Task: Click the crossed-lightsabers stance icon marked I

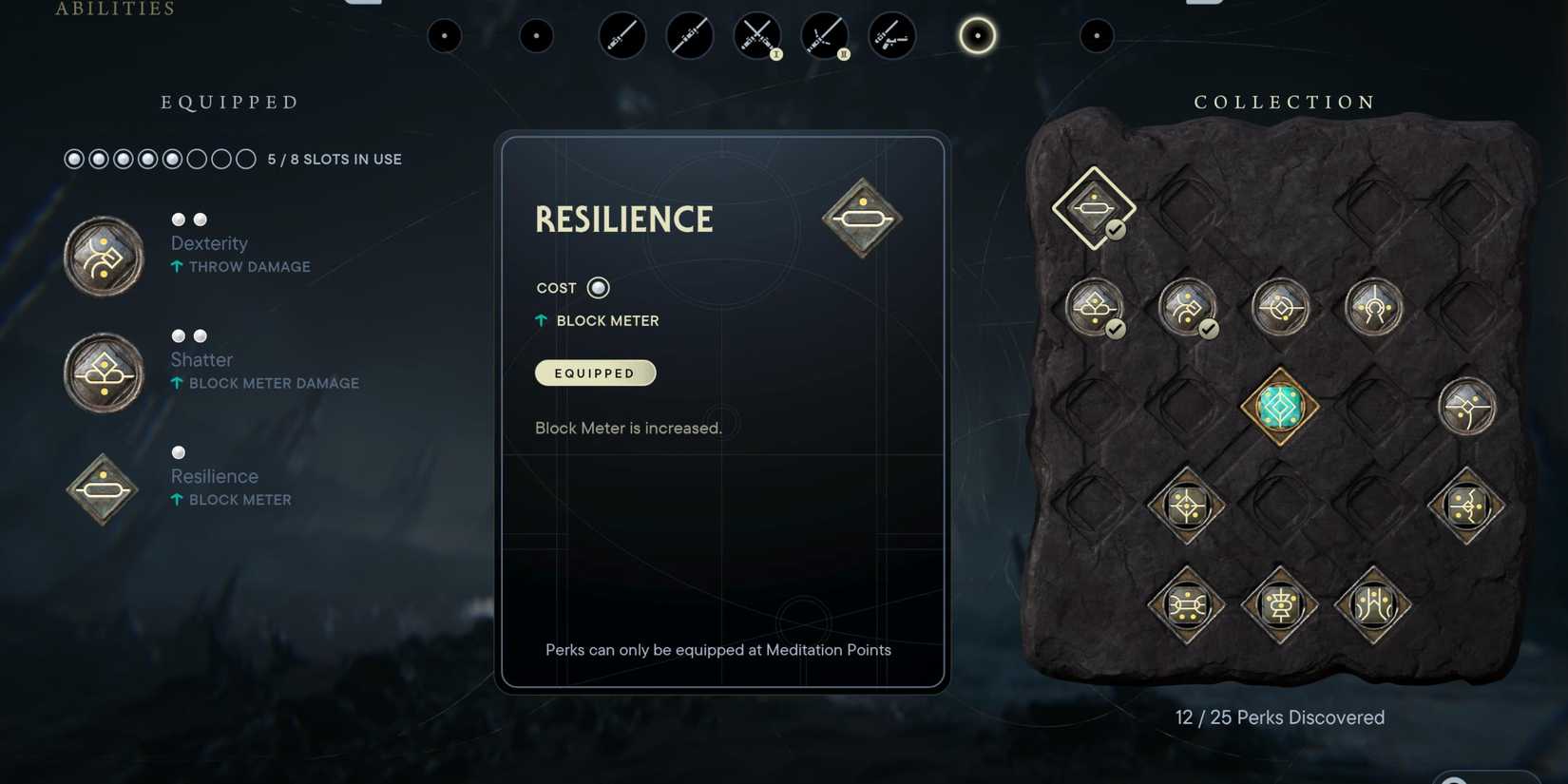Action: (x=756, y=35)
